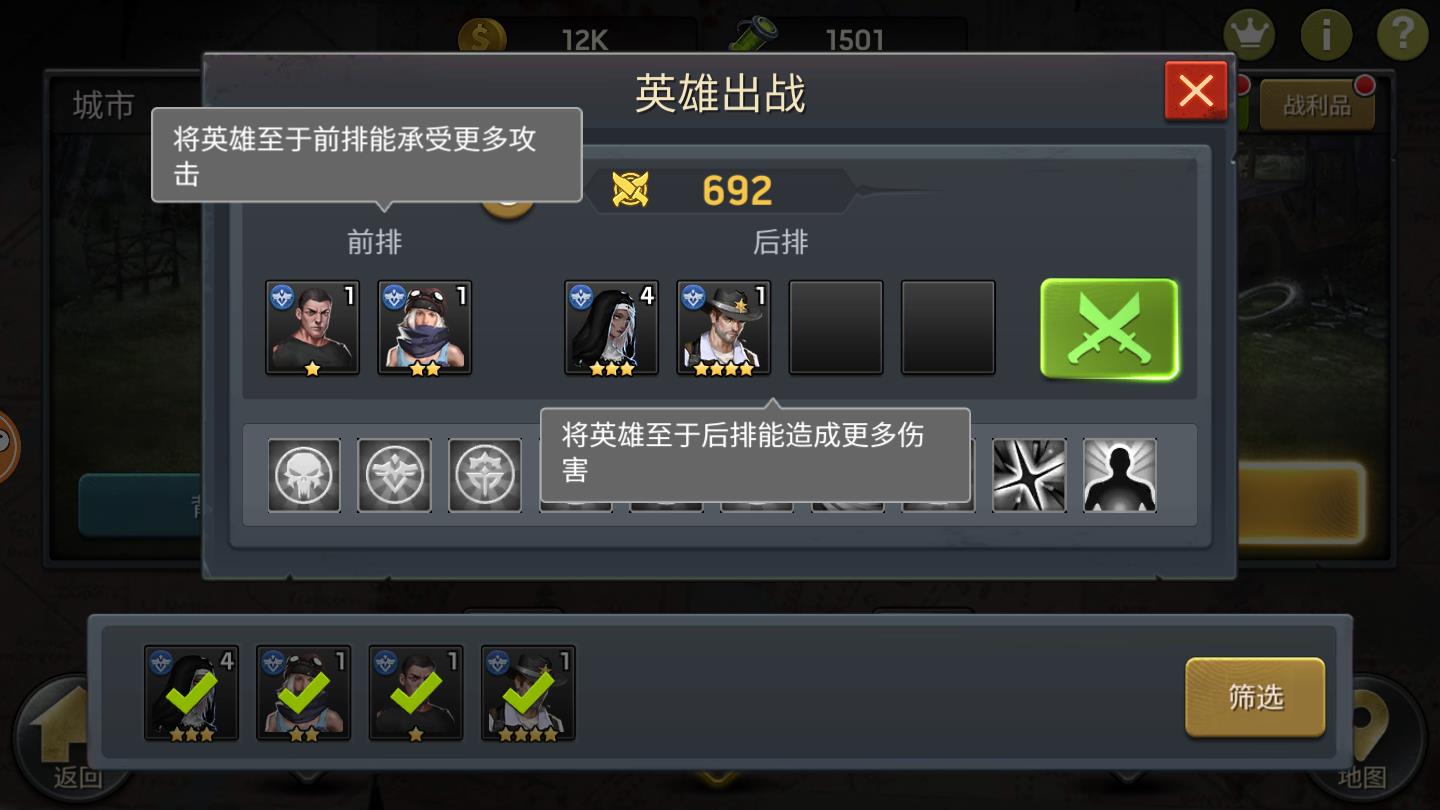The width and height of the screenshot is (1440, 810).
Task: Select the black star burst skill icon
Action: [1029, 475]
